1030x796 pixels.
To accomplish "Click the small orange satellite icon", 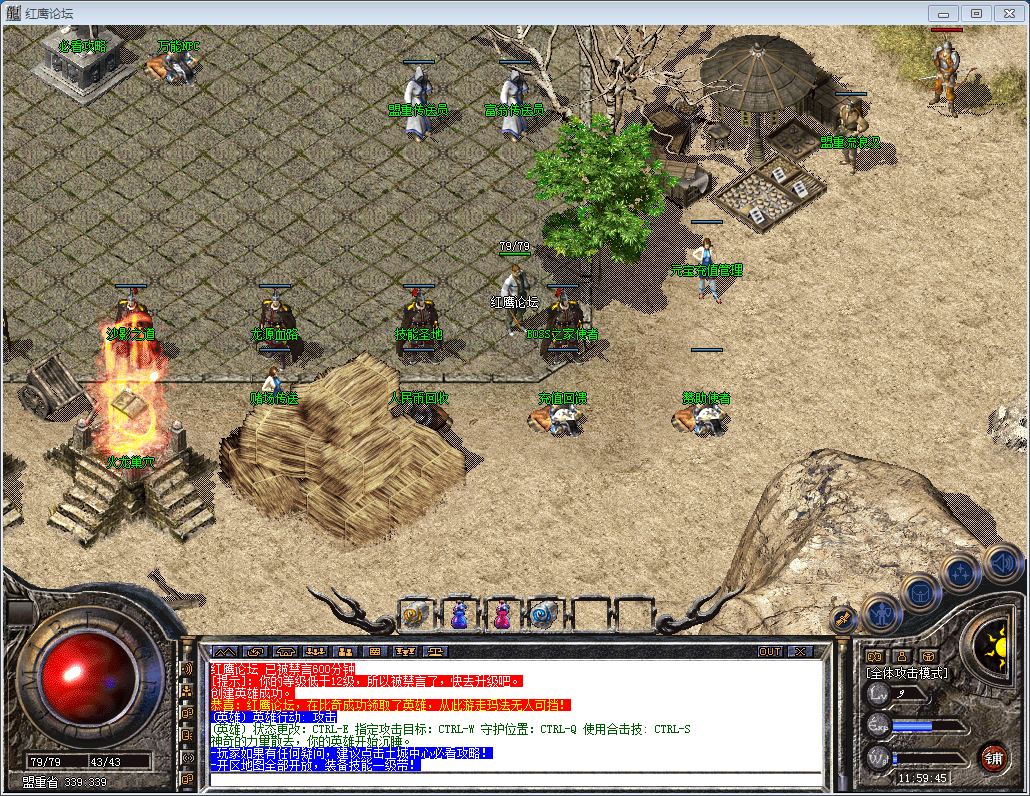I will click(x=843, y=619).
